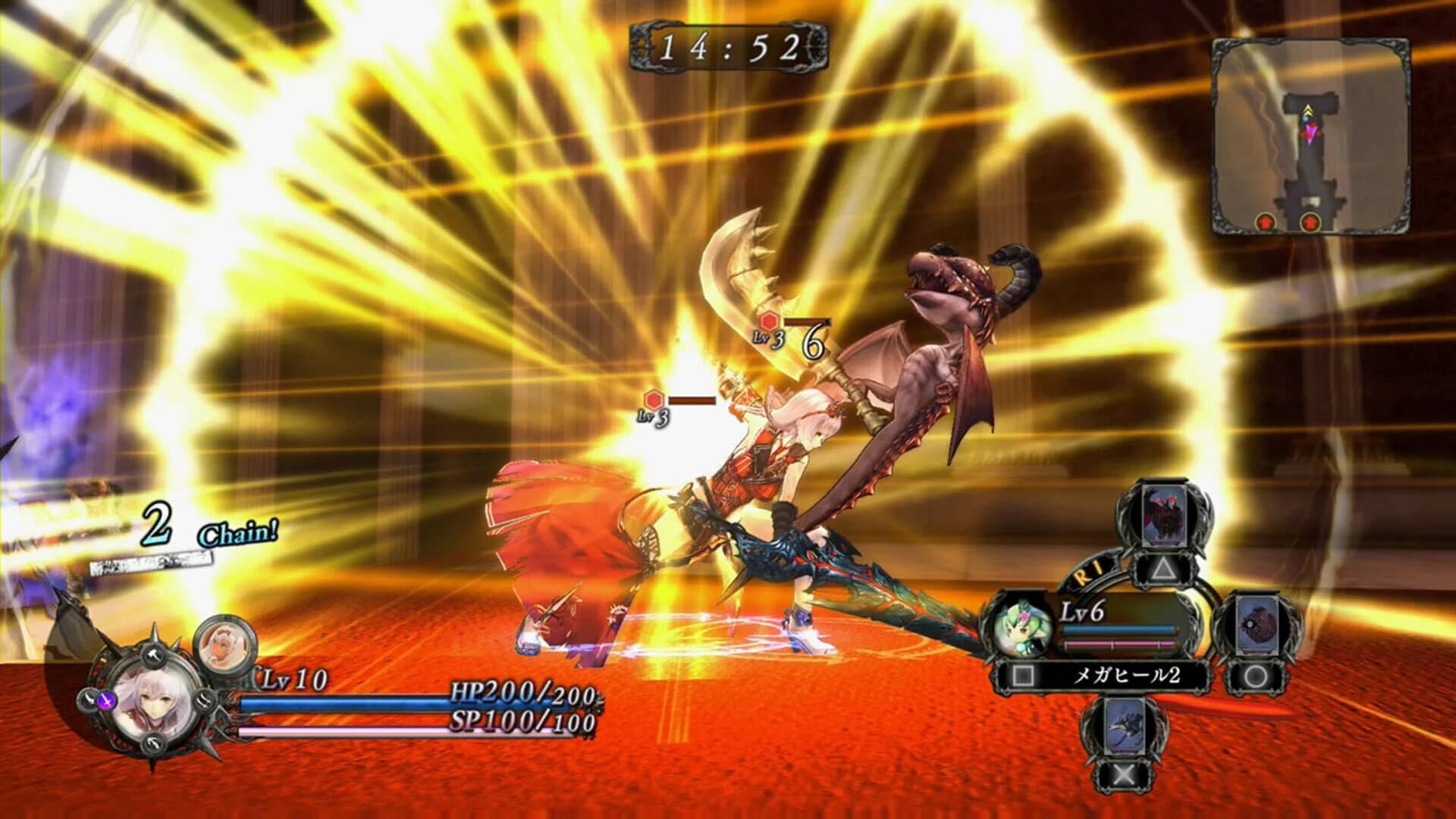
Task: Click the glowing purple sword weapon icon
Action: (106, 701)
